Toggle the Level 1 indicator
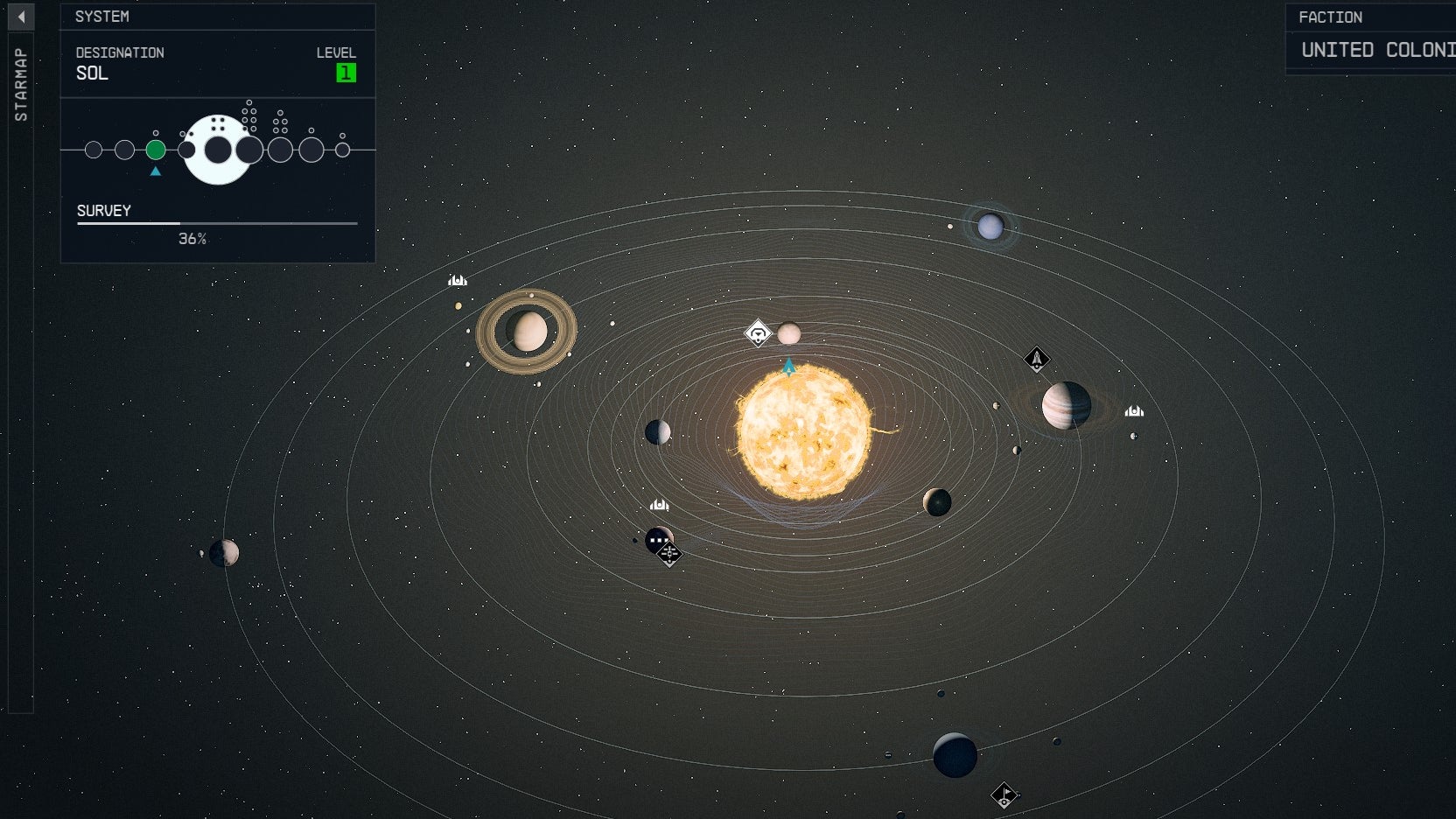The image size is (1456, 819). click(345, 73)
